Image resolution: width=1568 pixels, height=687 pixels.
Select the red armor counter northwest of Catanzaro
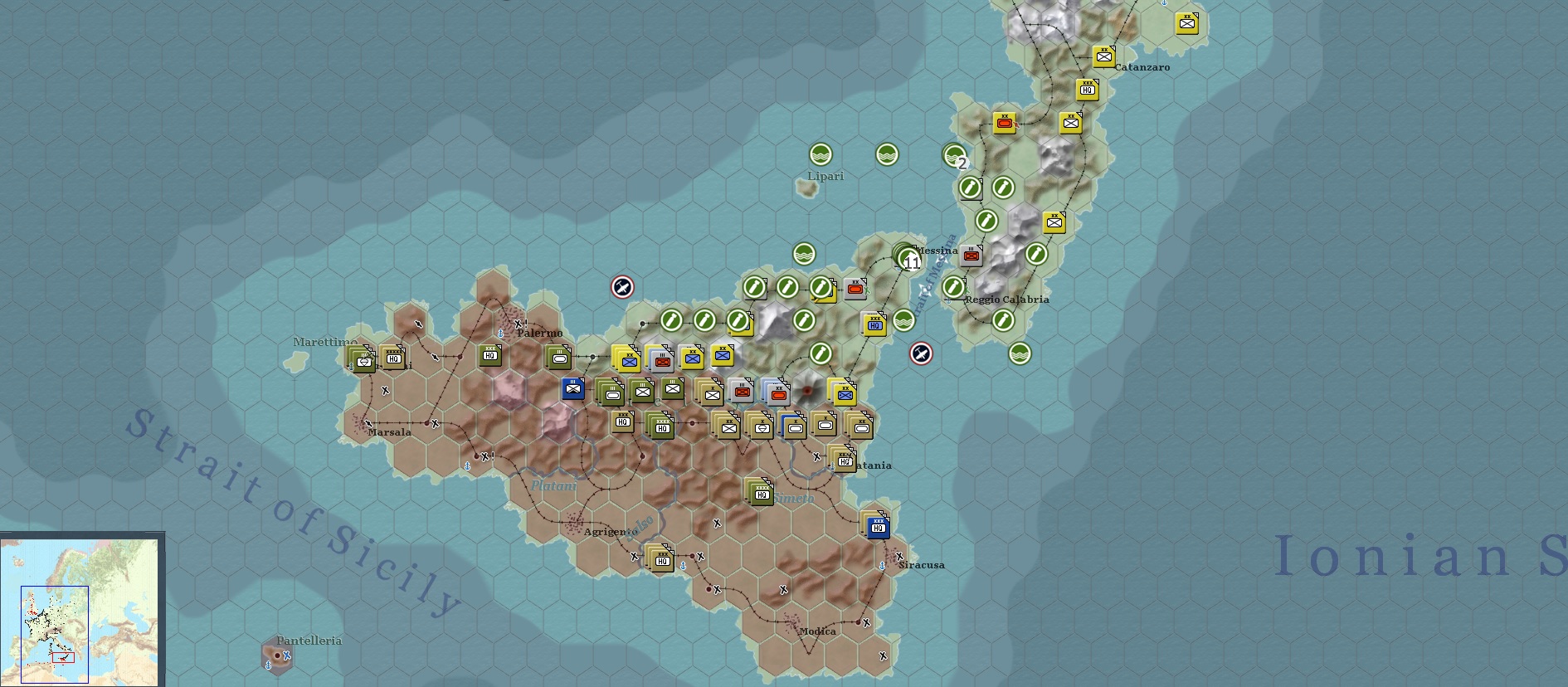click(1005, 122)
